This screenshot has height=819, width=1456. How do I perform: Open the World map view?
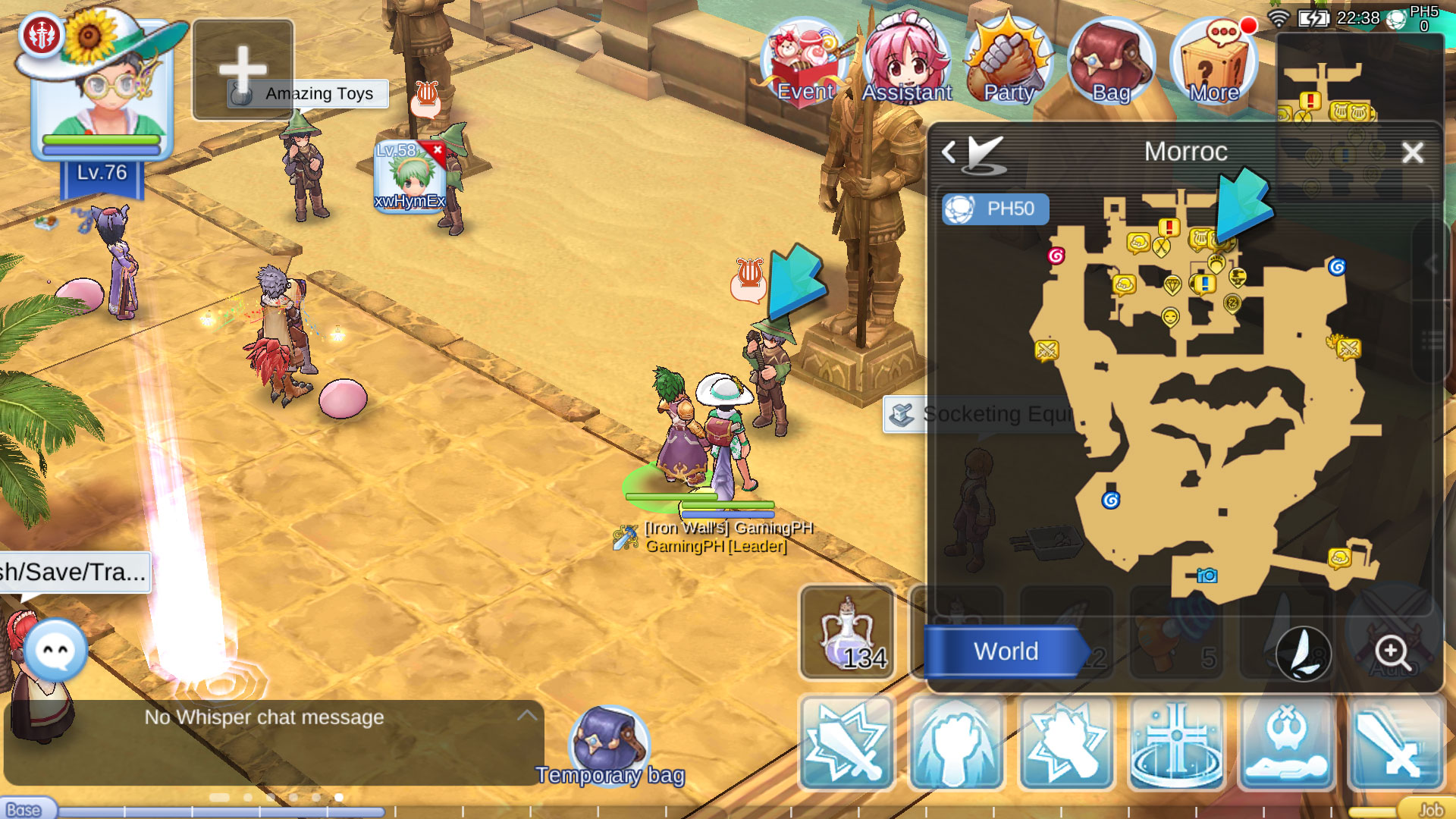(x=1006, y=651)
